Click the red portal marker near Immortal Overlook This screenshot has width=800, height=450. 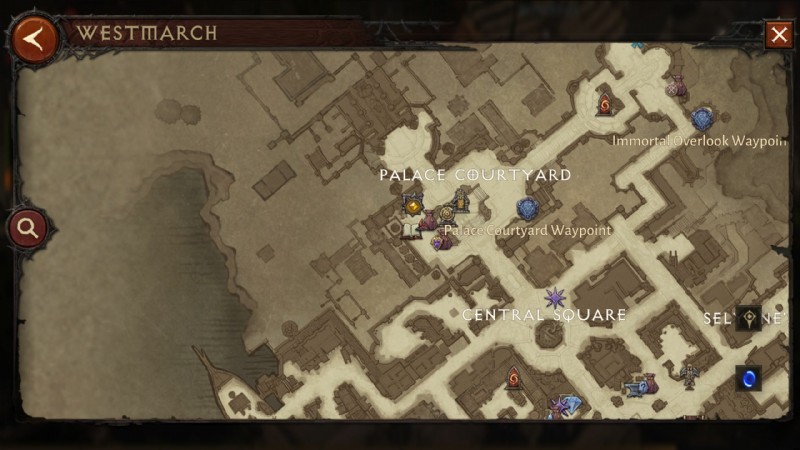point(605,102)
